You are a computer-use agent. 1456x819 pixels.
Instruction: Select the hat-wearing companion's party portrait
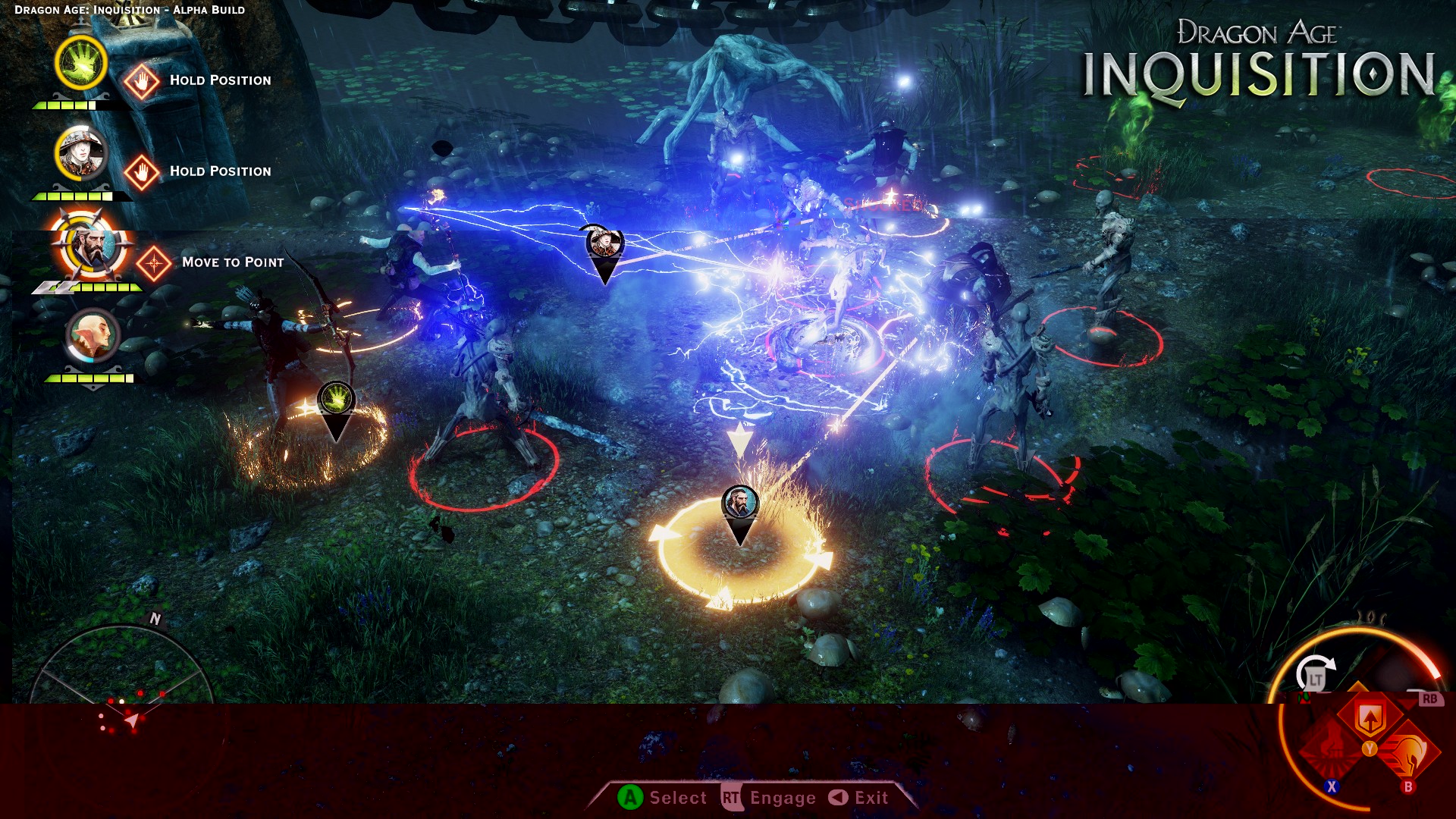[80, 152]
